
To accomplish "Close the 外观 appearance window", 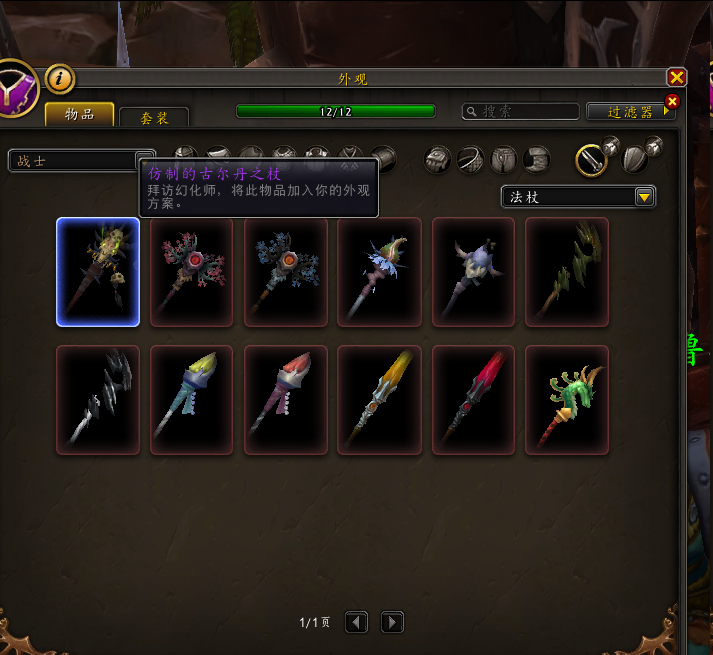I will [677, 78].
